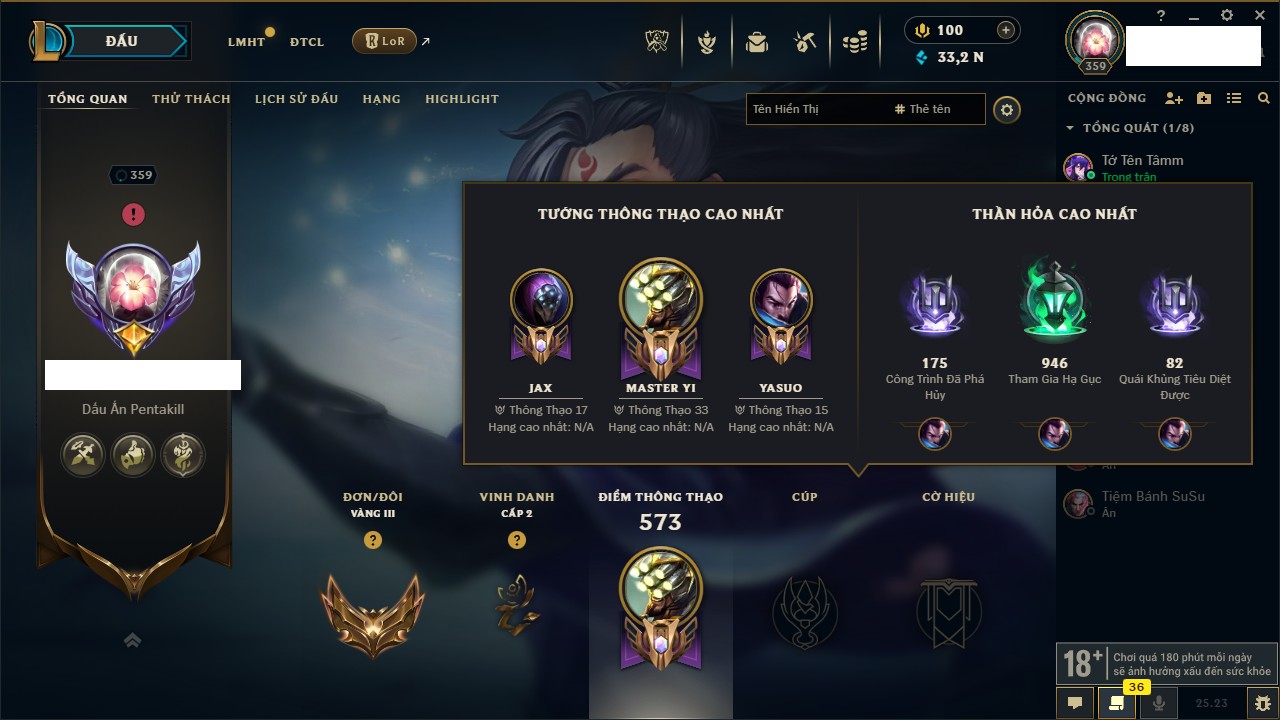Open the Clash trophy icon
Screen dimensions: 1280x720
coord(656,42)
